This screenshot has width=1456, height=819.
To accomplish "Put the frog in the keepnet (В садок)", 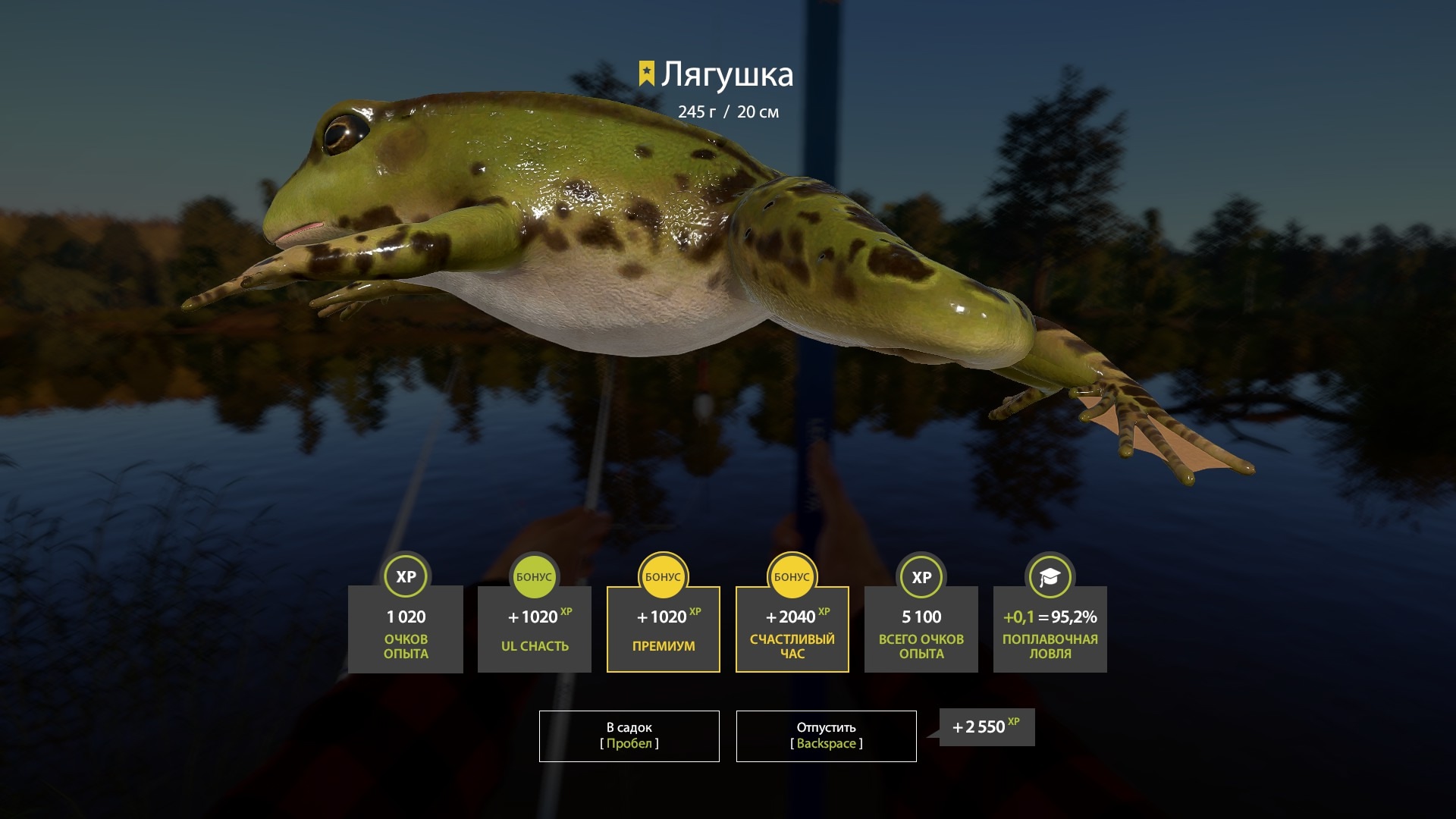I will click(x=629, y=736).
